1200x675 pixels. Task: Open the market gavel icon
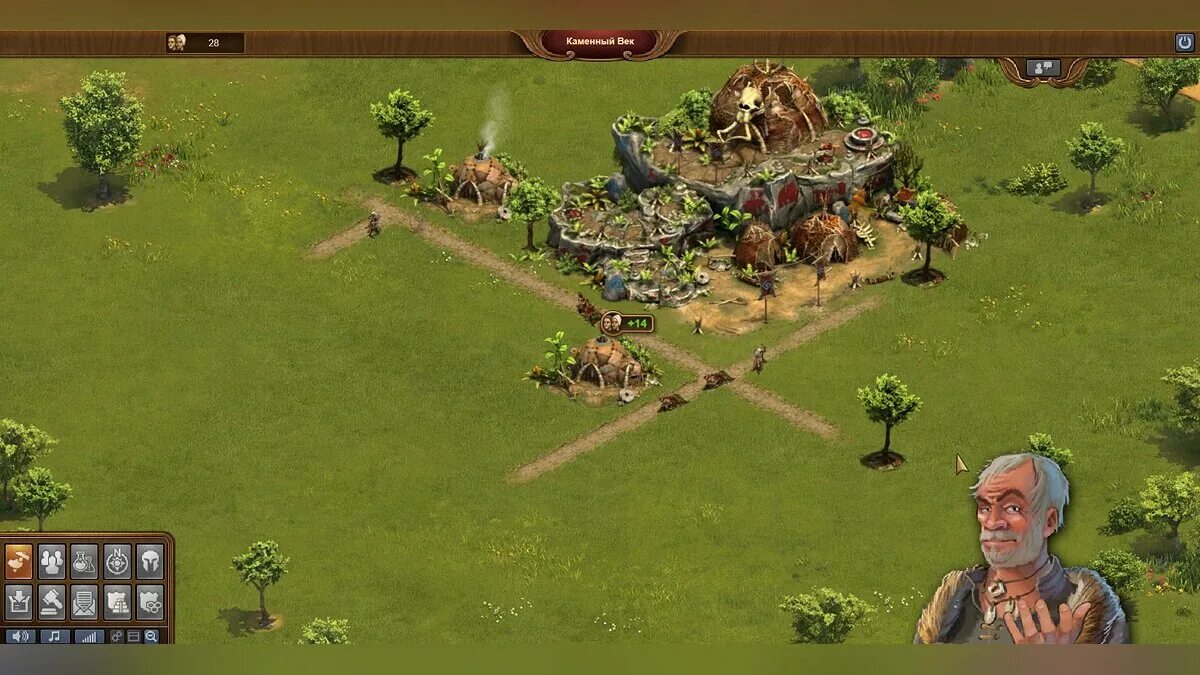52,601
